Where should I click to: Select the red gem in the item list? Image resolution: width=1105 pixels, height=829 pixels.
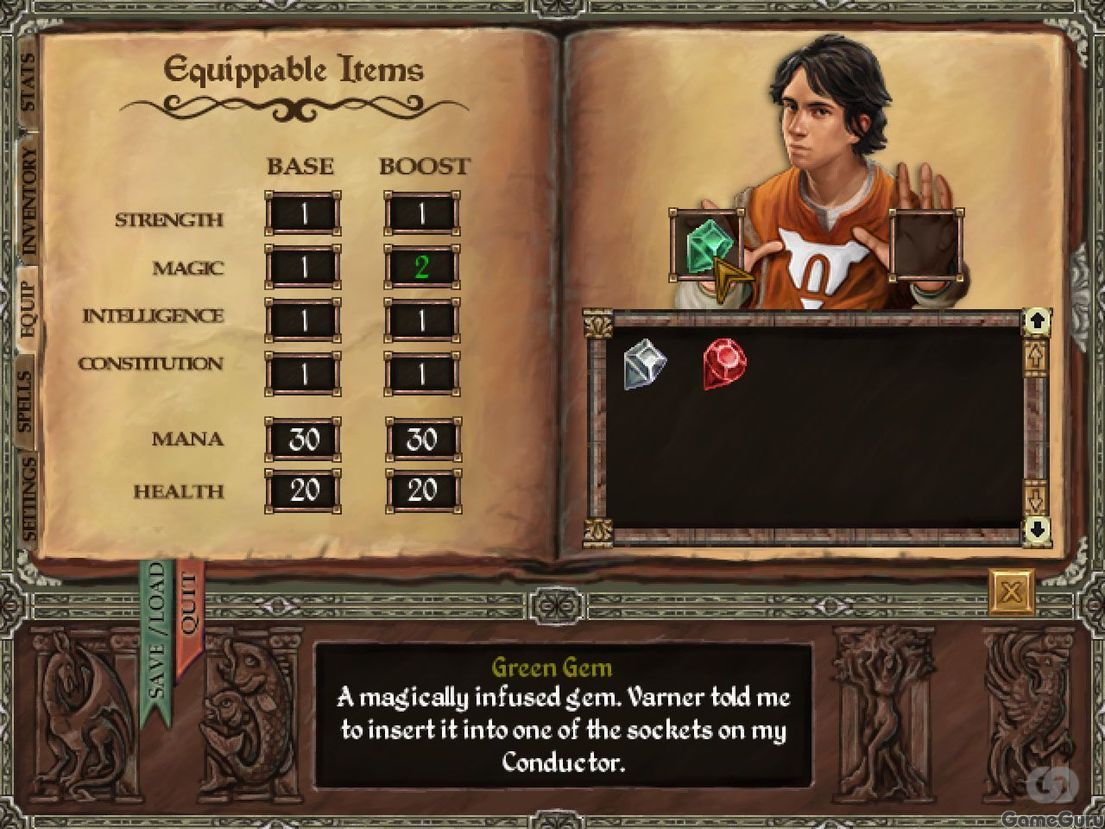tap(724, 362)
